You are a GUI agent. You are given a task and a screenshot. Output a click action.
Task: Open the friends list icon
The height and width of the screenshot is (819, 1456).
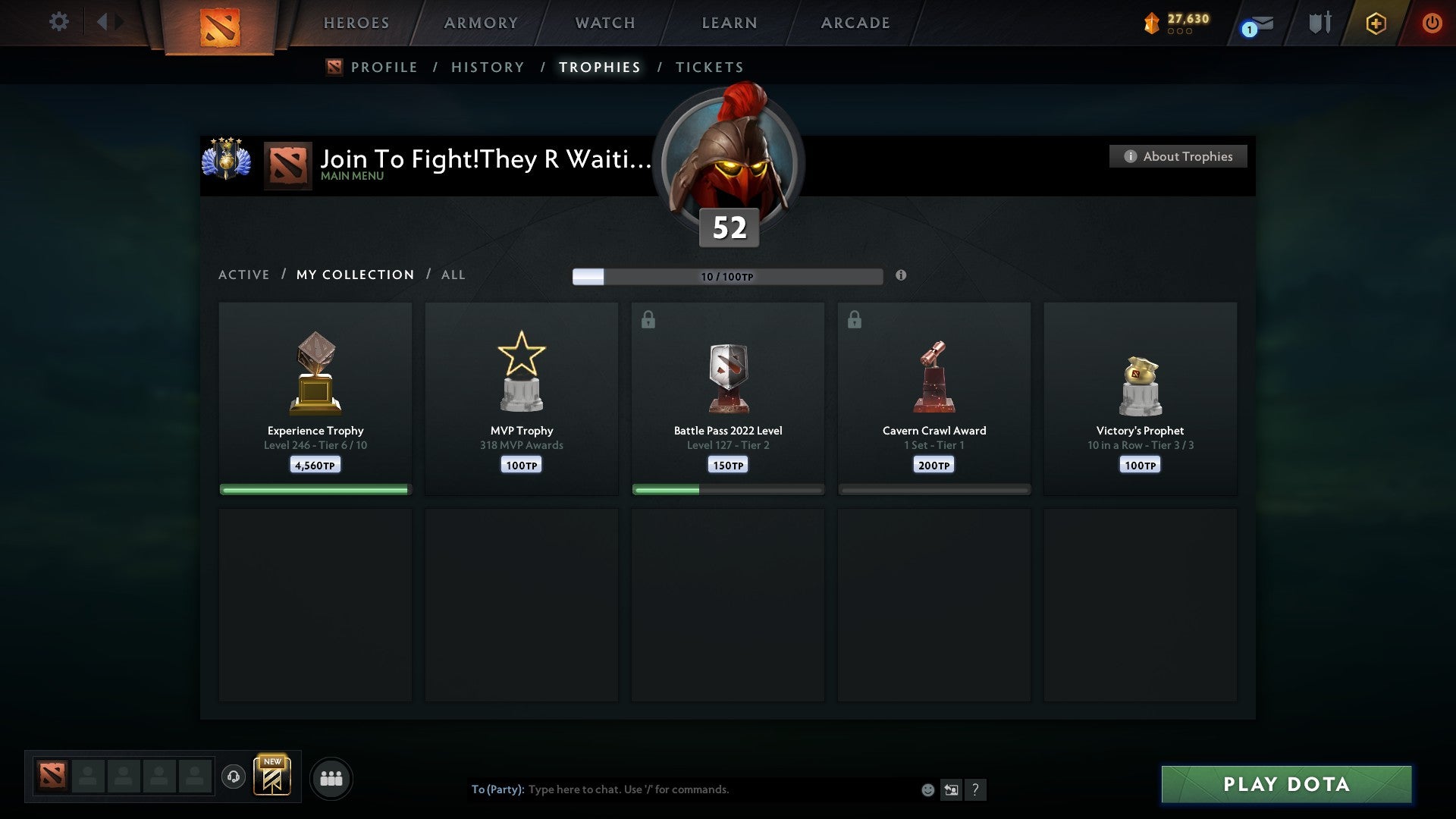[x=331, y=778]
